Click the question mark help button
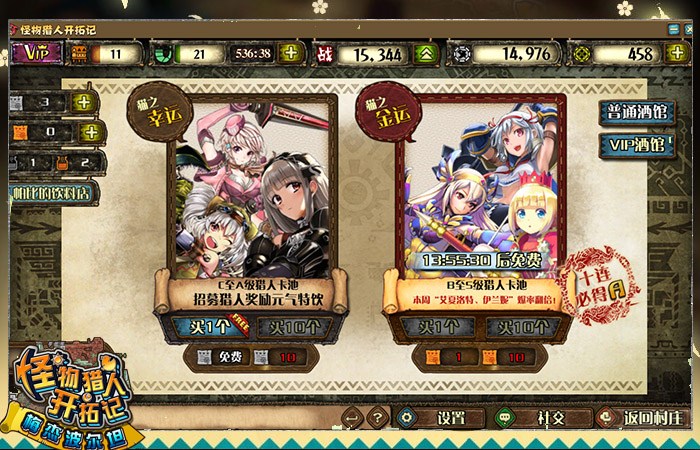 point(377,417)
